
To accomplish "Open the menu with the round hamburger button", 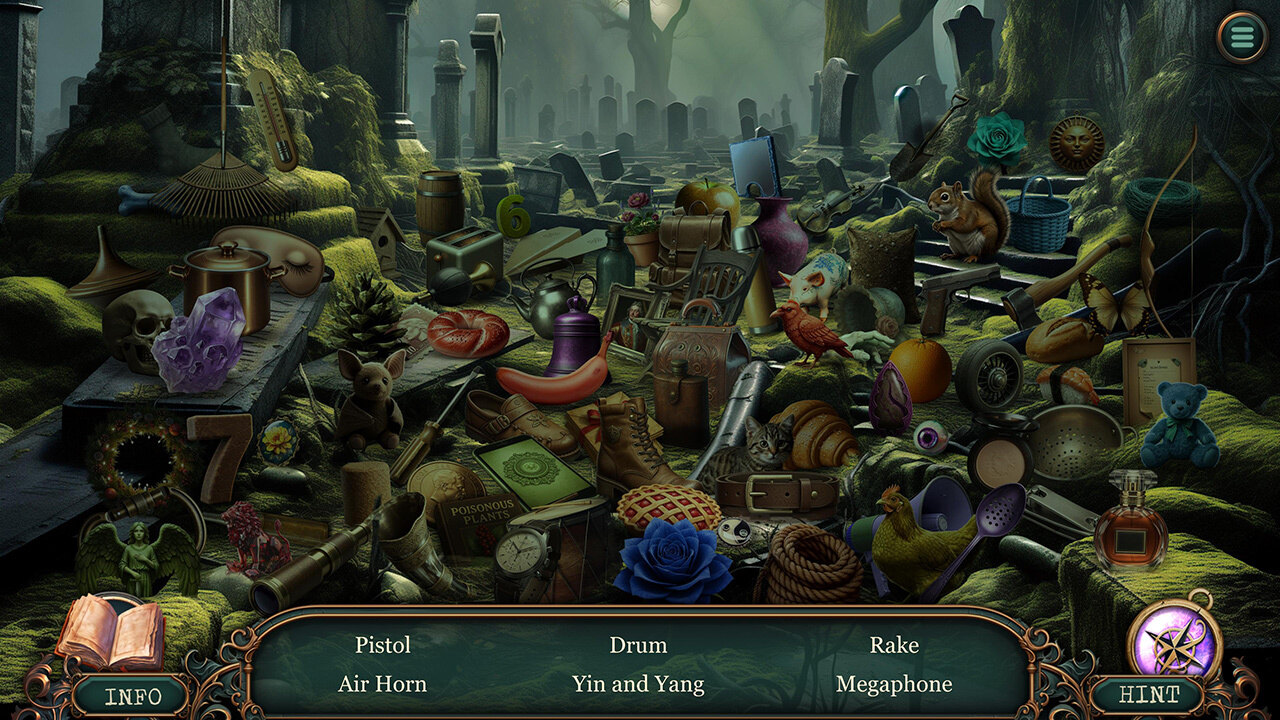I will click(1242, 37).
